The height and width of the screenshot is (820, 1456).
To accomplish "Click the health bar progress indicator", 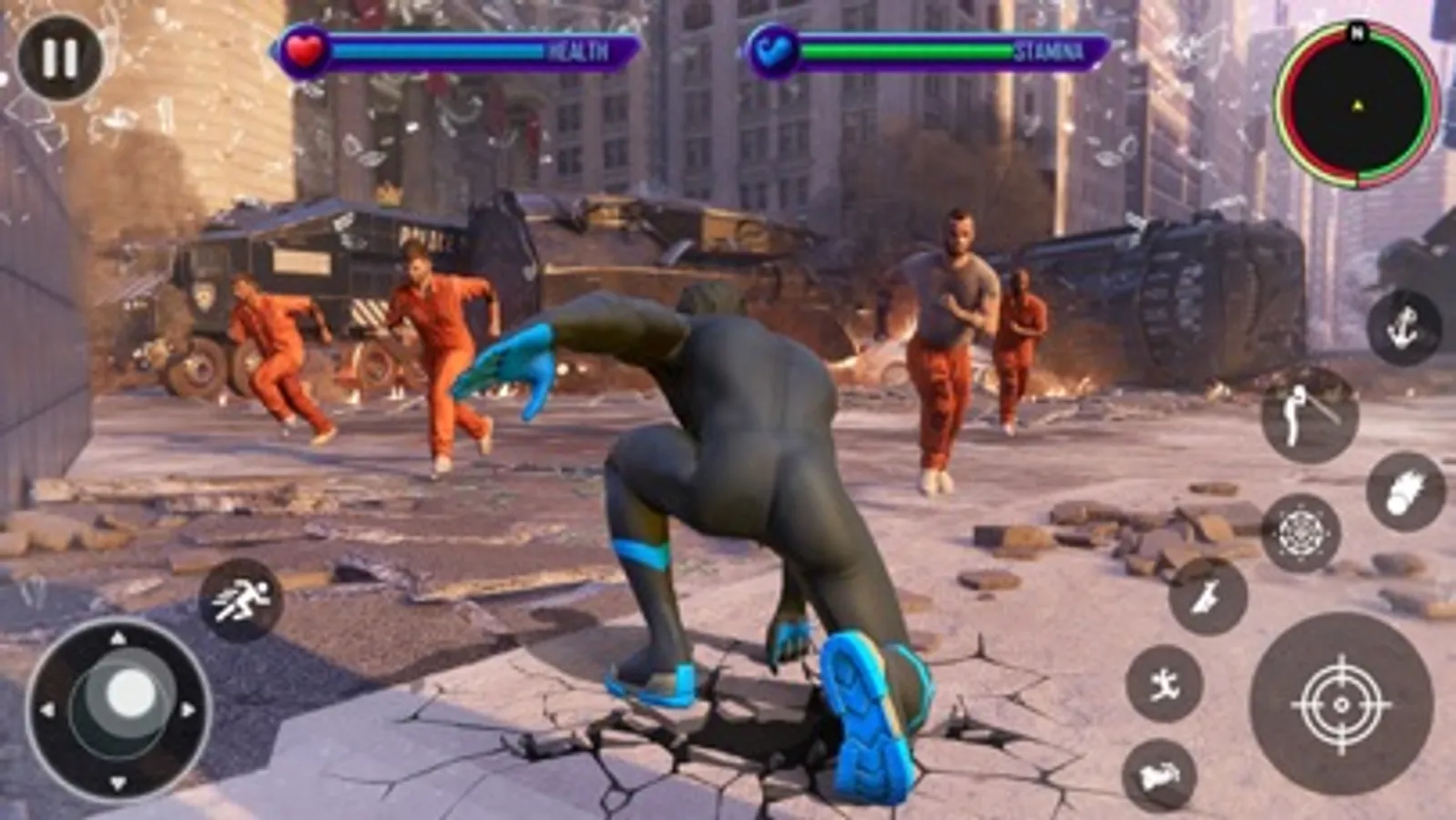I will pos(437,52).
